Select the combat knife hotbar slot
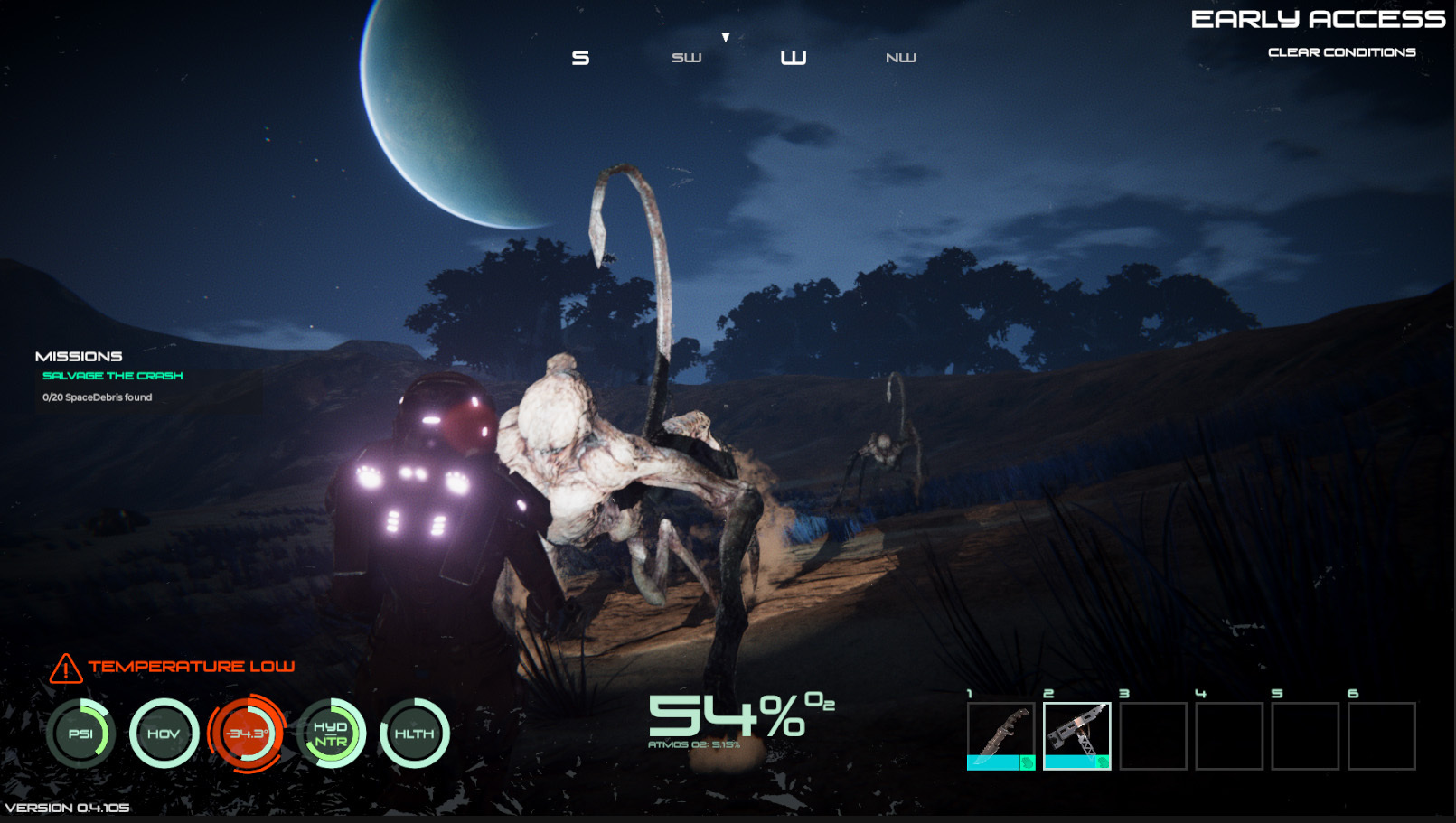 coord(1000,735)
